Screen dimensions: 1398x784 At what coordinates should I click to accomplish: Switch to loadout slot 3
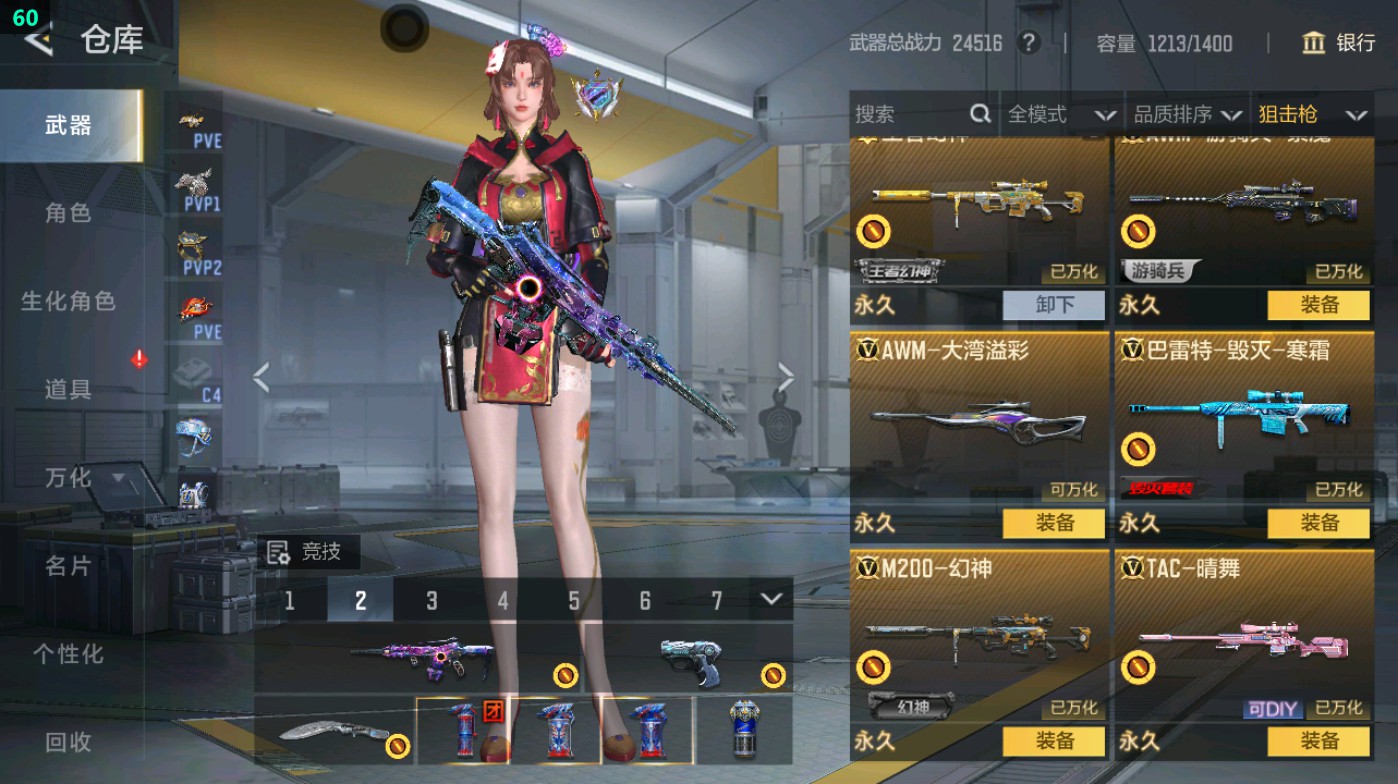[431, 600]
